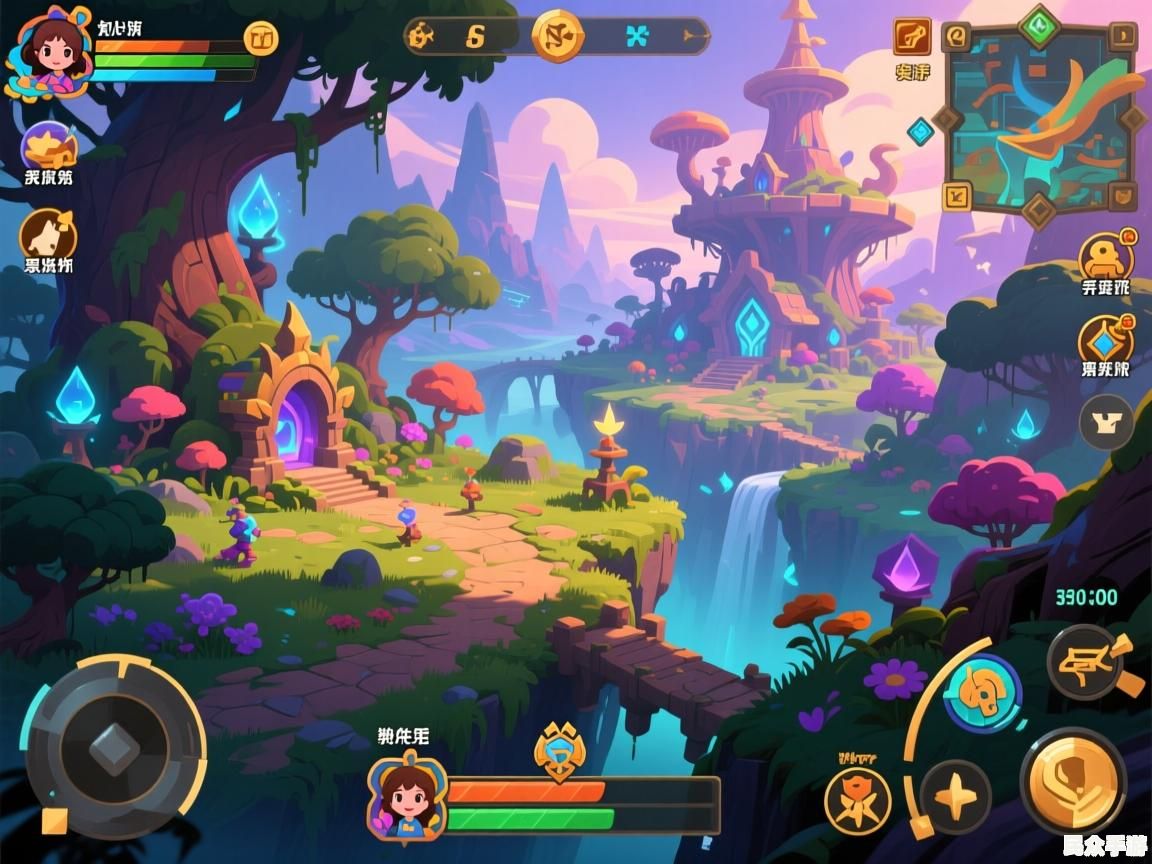The image size is (1152, 864).
Task: Click the gold square button beside the name
Action: pos(261,39)
